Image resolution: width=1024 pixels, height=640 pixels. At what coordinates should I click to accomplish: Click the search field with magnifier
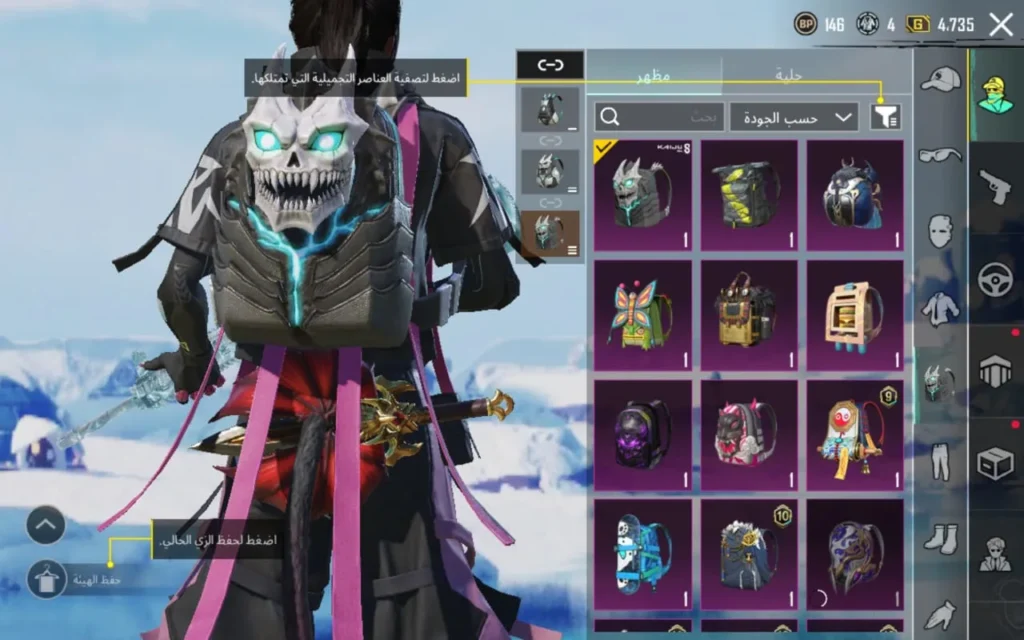[659, 117]
